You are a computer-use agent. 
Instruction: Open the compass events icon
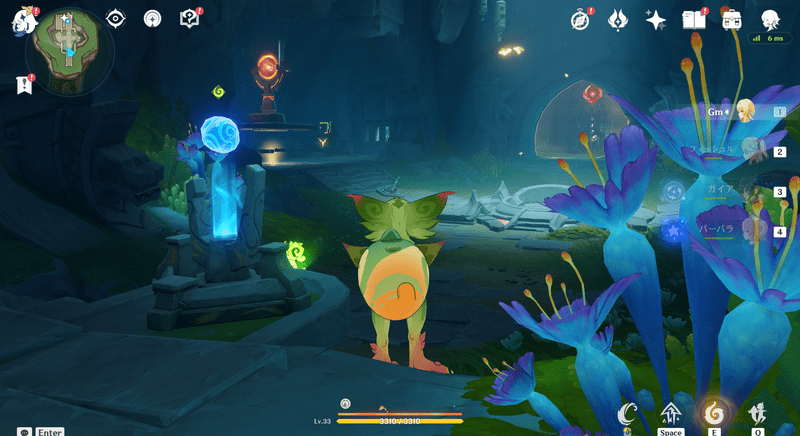pos(581,19)
